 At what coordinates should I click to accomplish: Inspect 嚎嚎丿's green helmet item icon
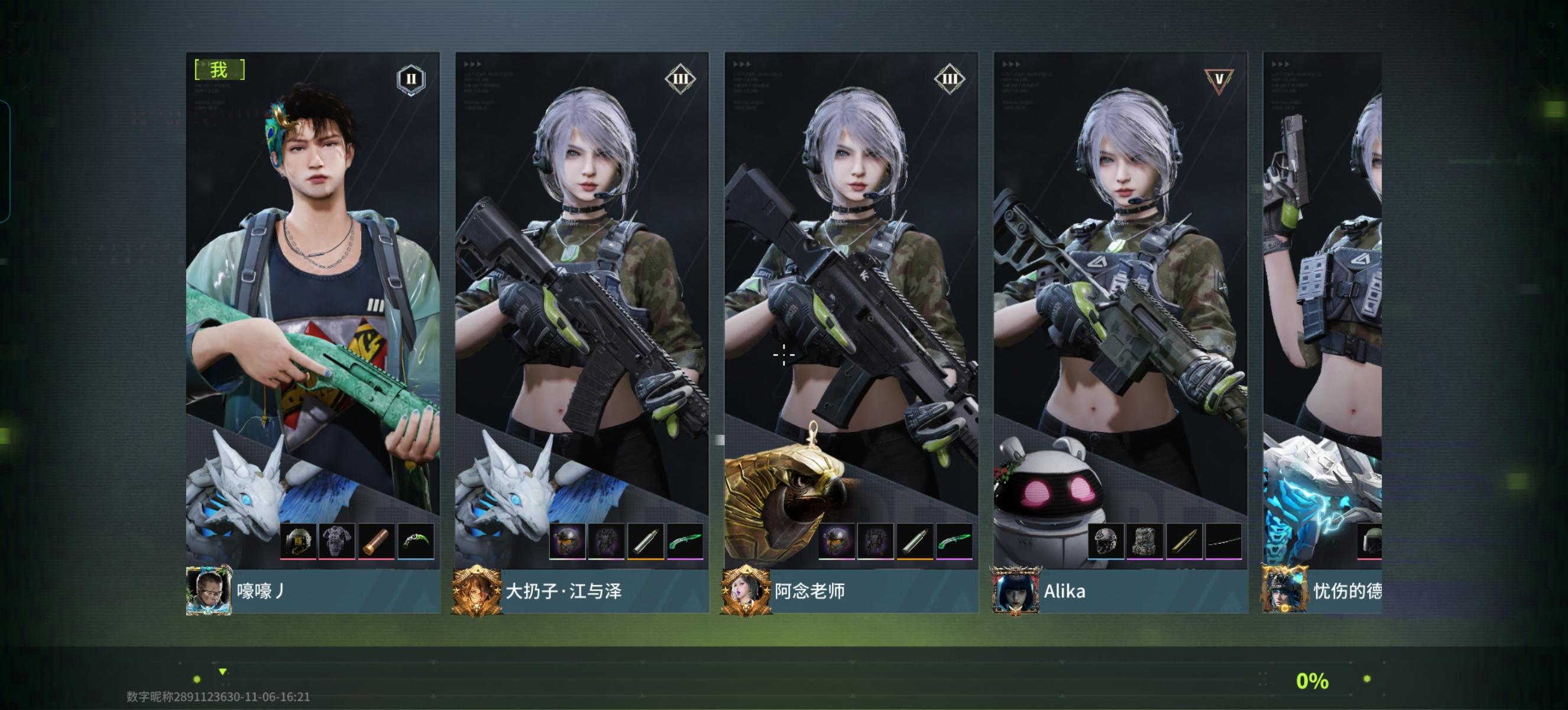tap(298, 540)
